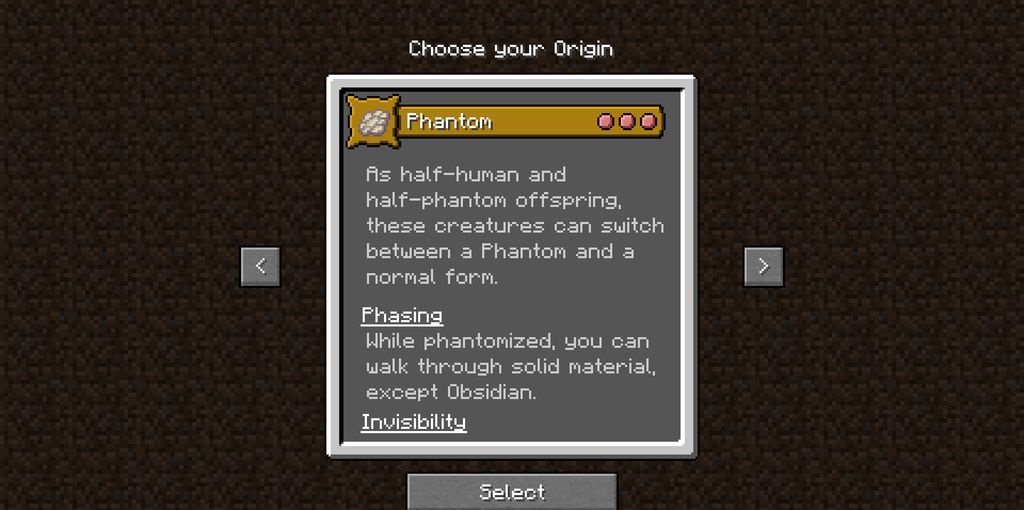
Task: Click the Phantom origin icon badge
Action: point(374,122)
